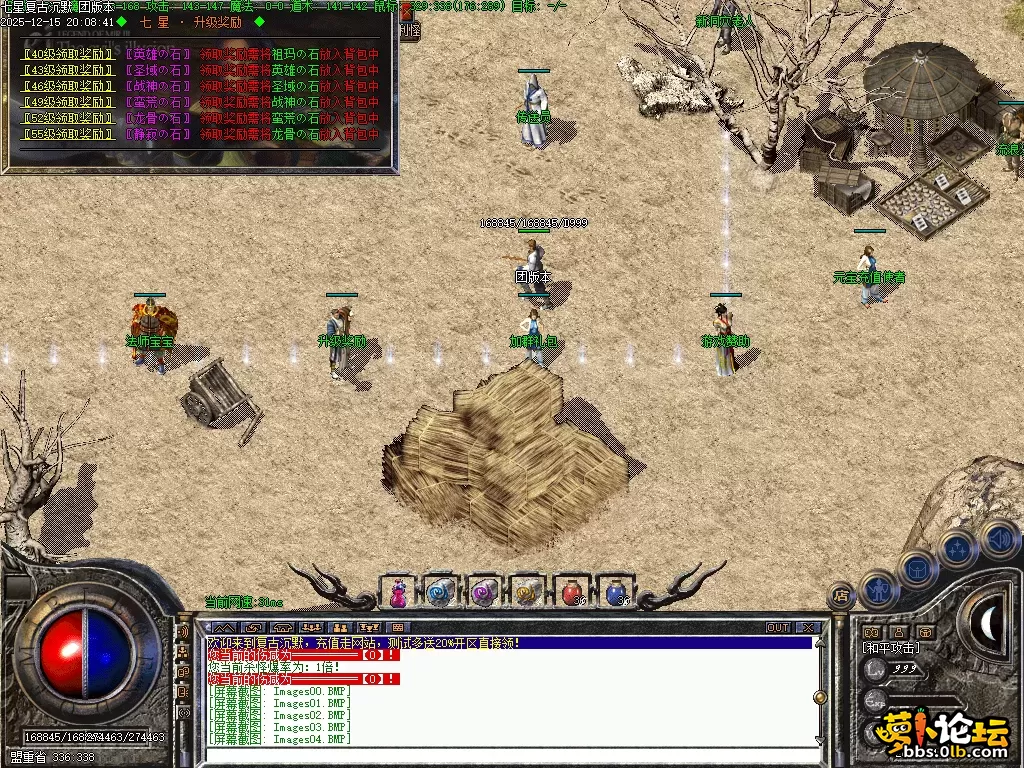The image size is (1024, 768).
Task: Claim the 52级领取奖励 level reward
Action: pyautogui.click(x=67, y=118)
